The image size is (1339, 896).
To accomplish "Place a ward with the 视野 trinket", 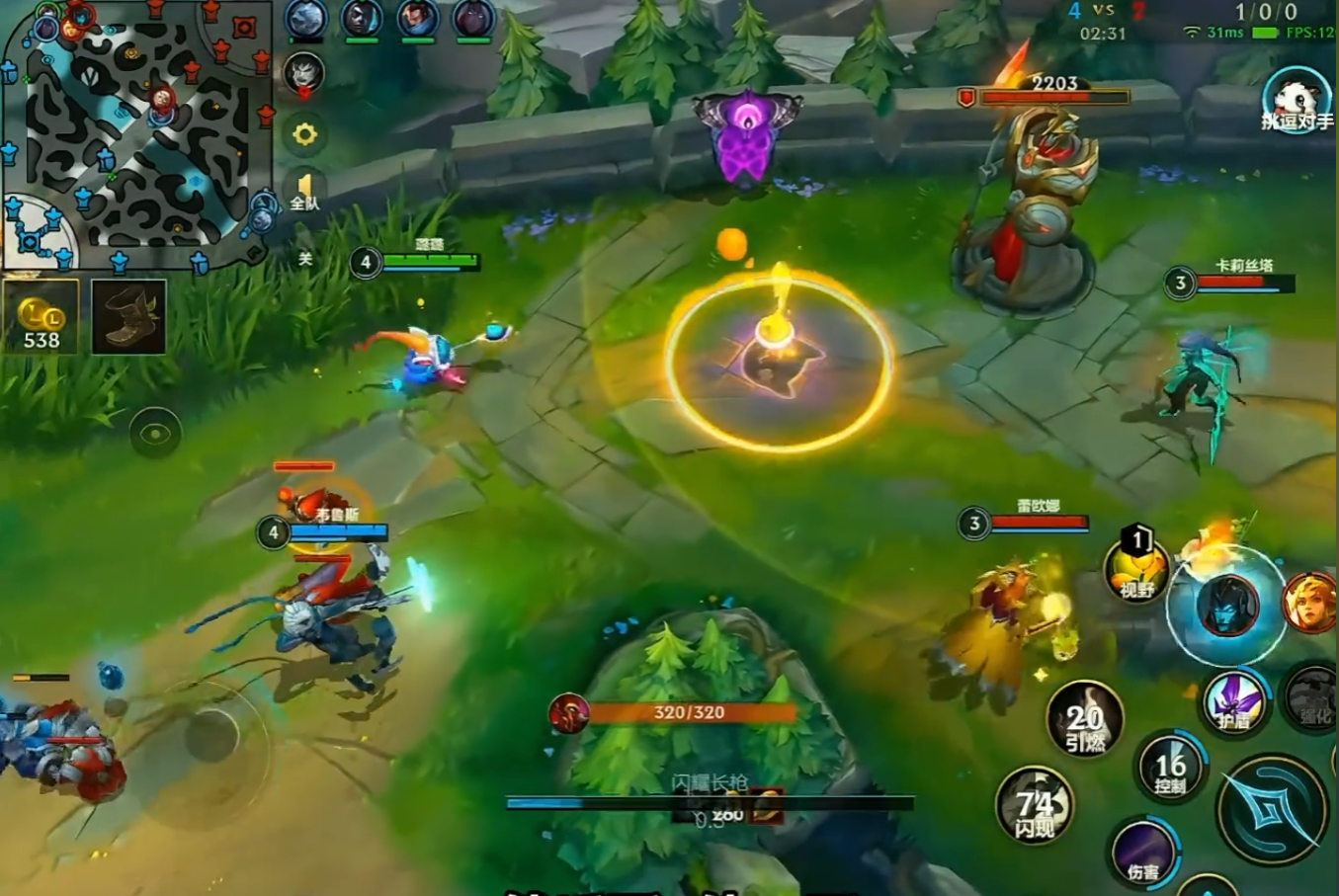I will click(x=1136, y=570).
